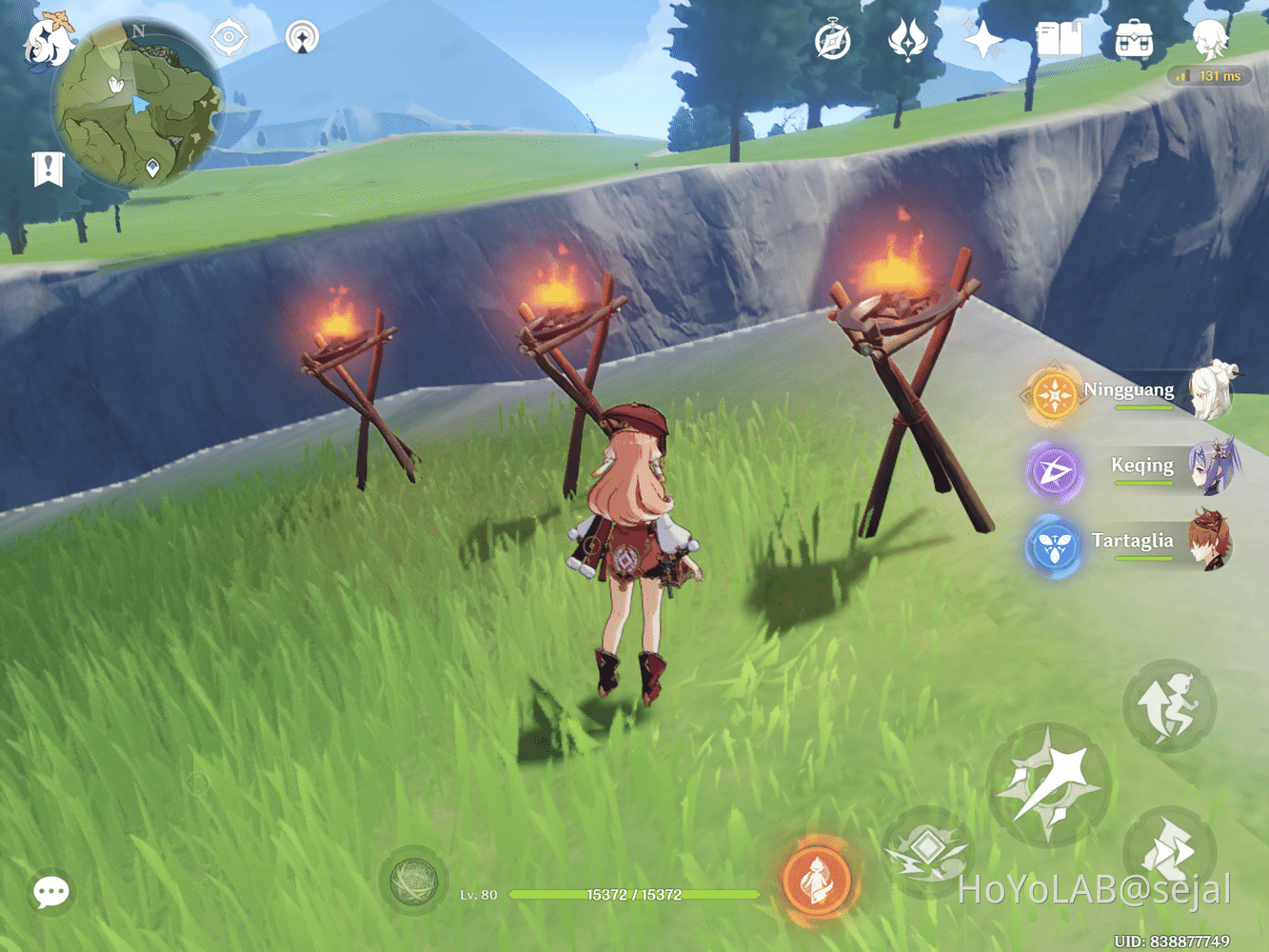The image size is (1269, 952).
Task: Open the in-game chat bubble
Action: (50, 891)
